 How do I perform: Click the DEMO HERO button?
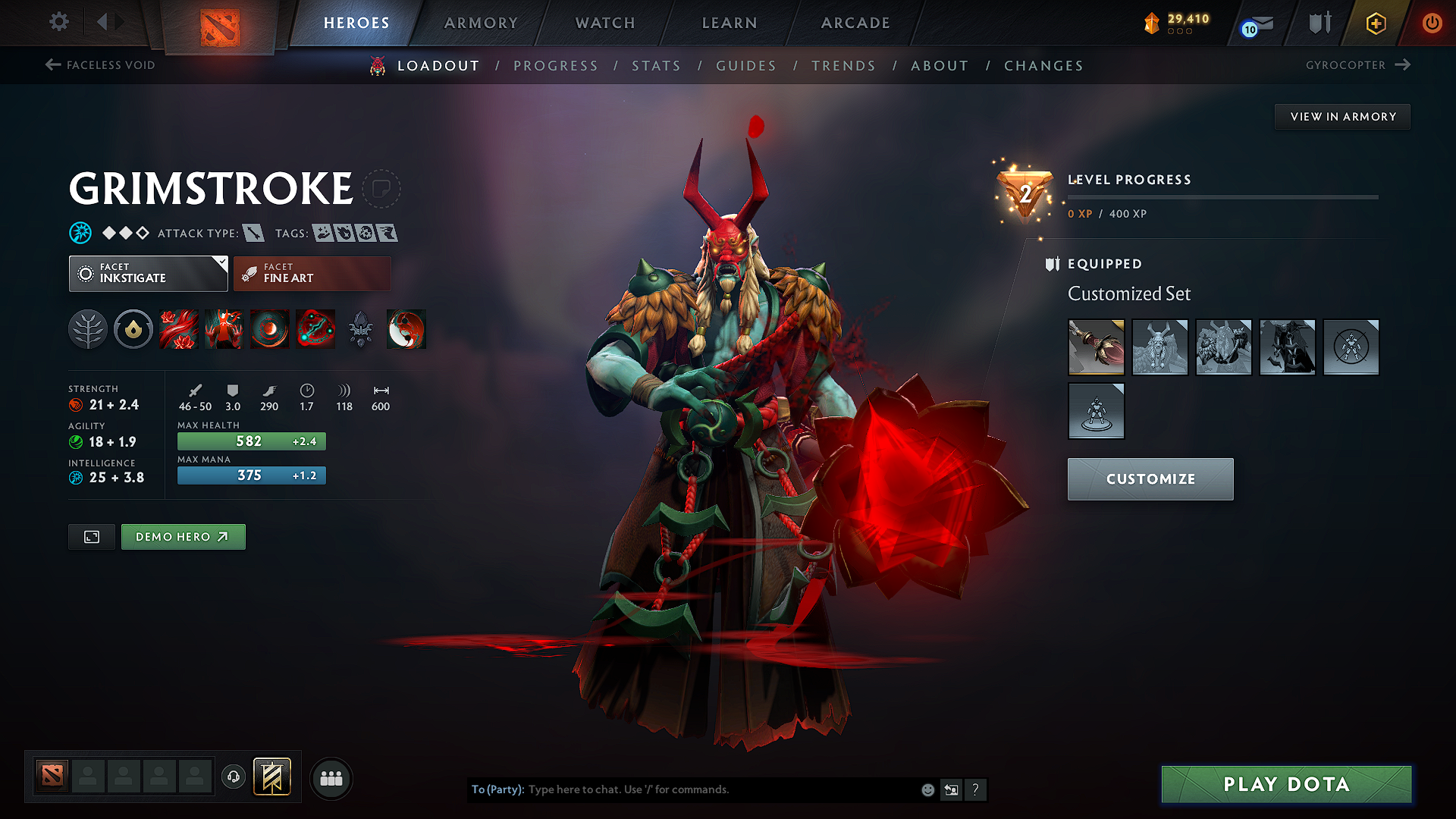click(183, 536)
